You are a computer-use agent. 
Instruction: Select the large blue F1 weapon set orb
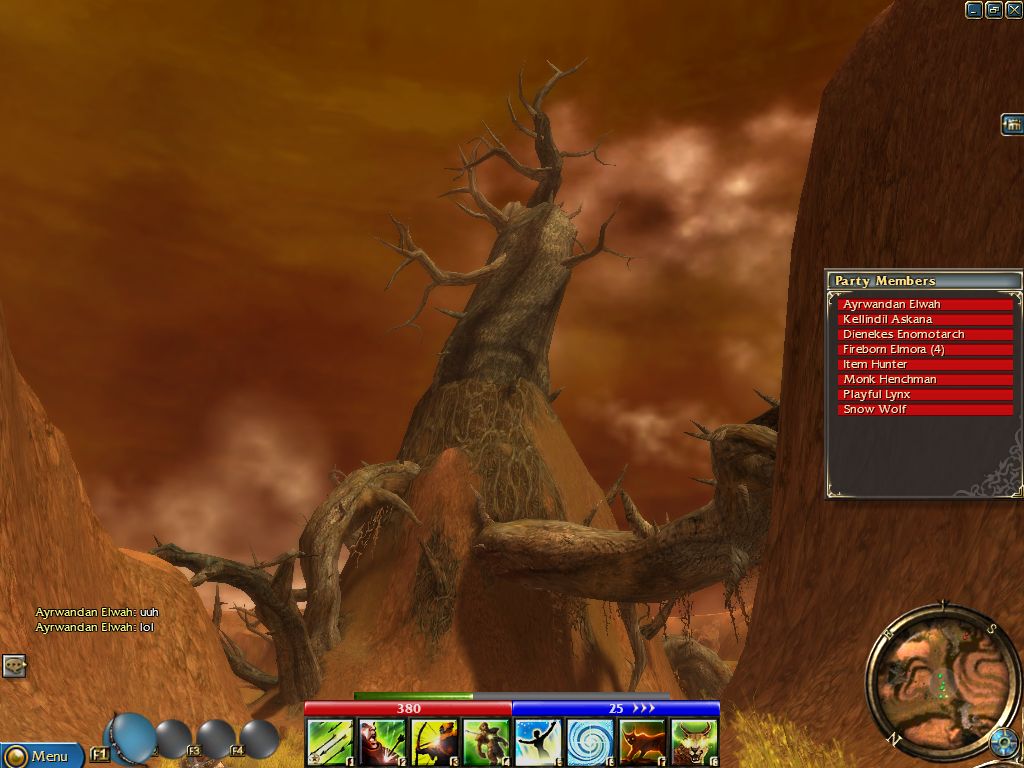(x=131, y=738)
